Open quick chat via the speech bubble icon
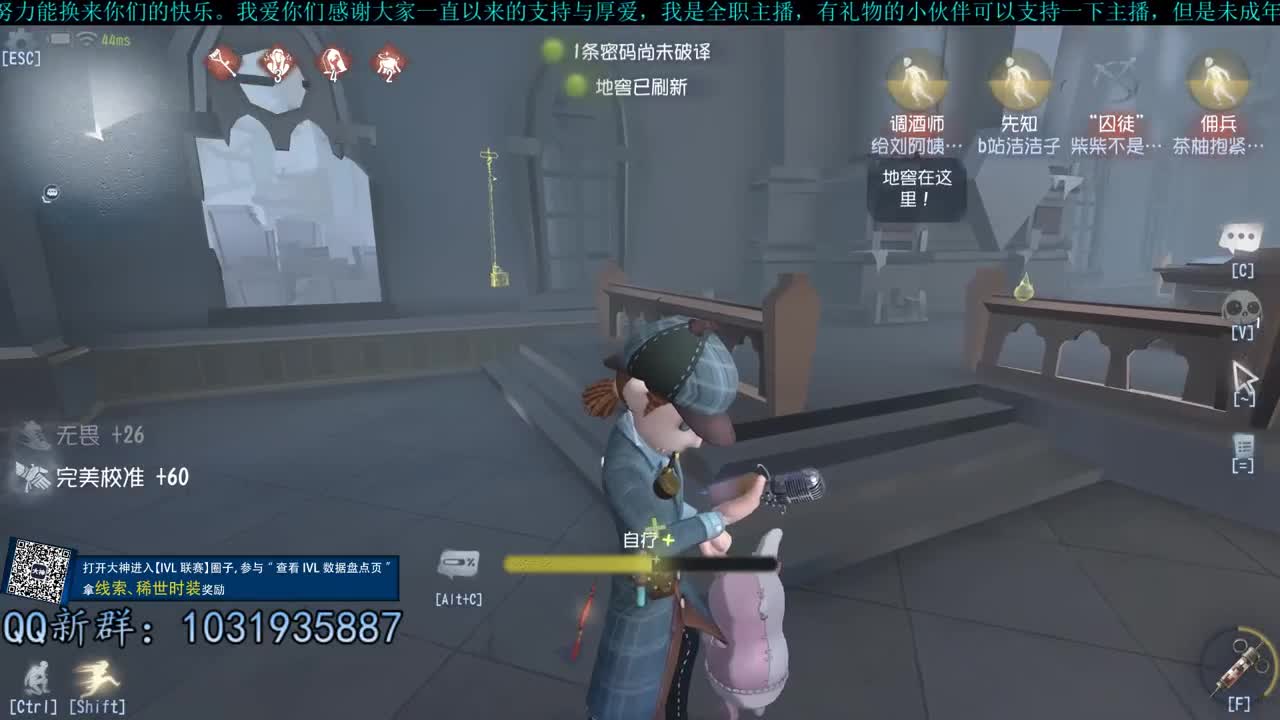 1240,237
